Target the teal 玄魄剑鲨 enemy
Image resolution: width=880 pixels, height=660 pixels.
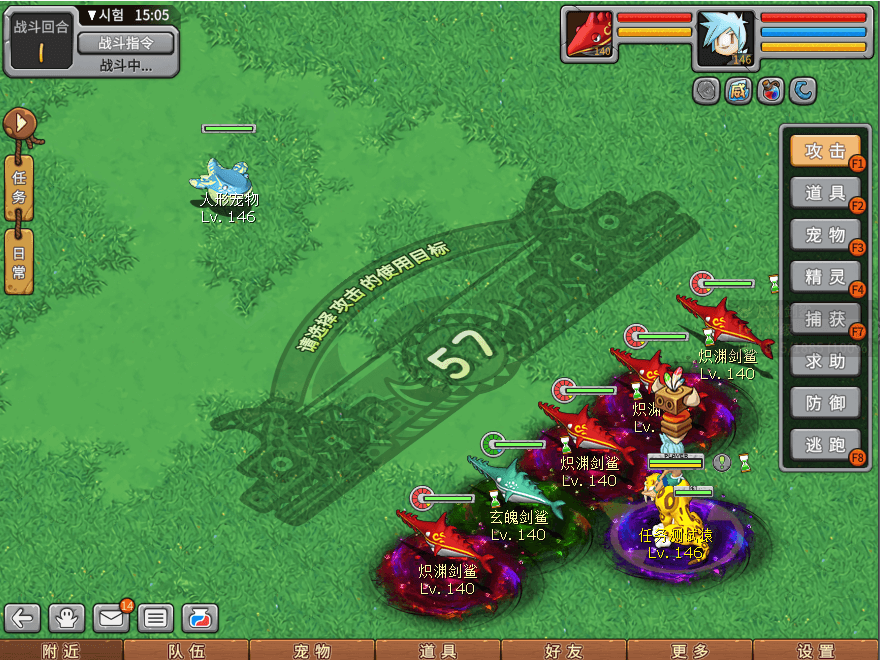pyautogui.click(x=513, y=484)
